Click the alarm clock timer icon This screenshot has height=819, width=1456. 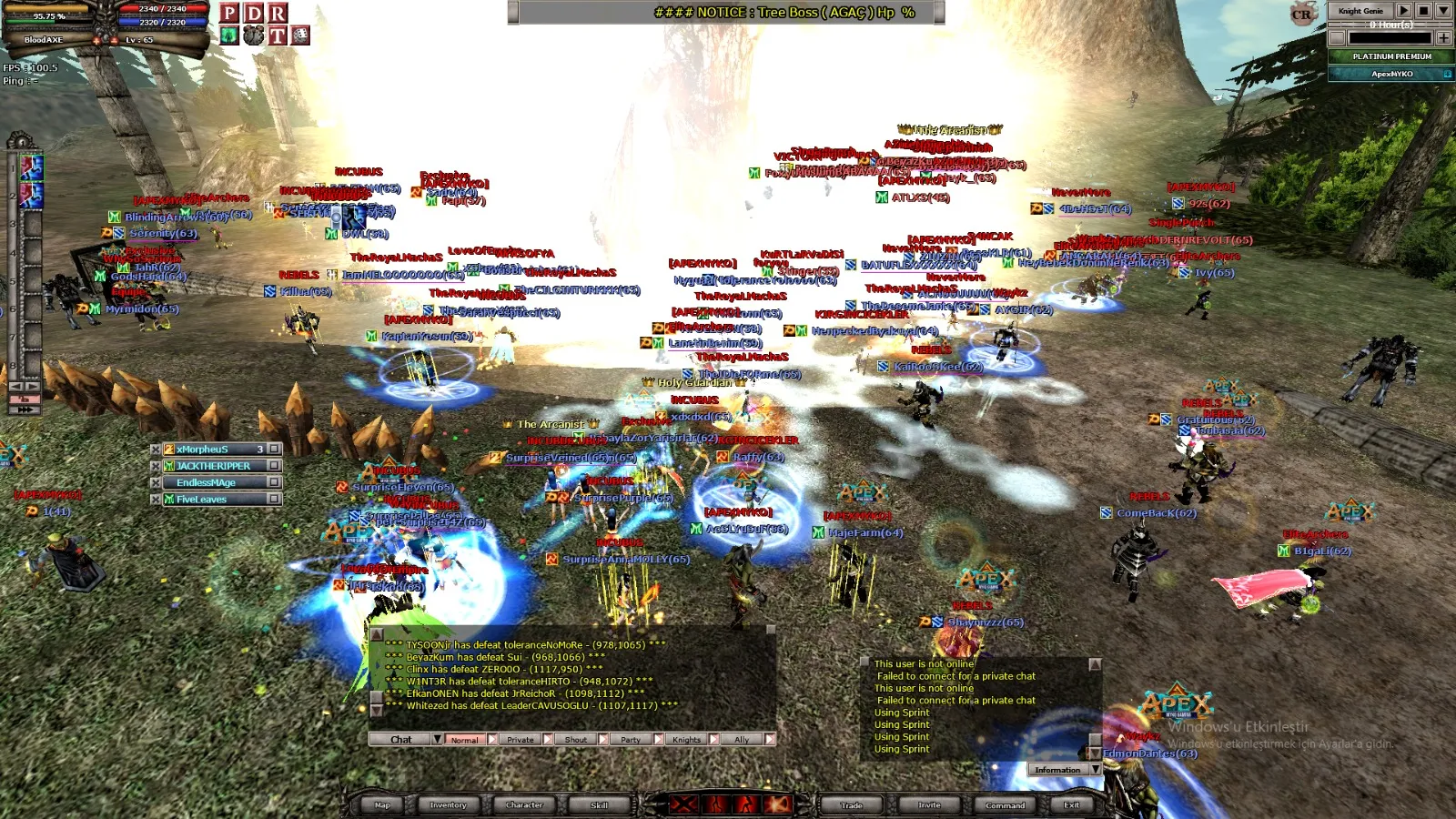tap(253, 36)
